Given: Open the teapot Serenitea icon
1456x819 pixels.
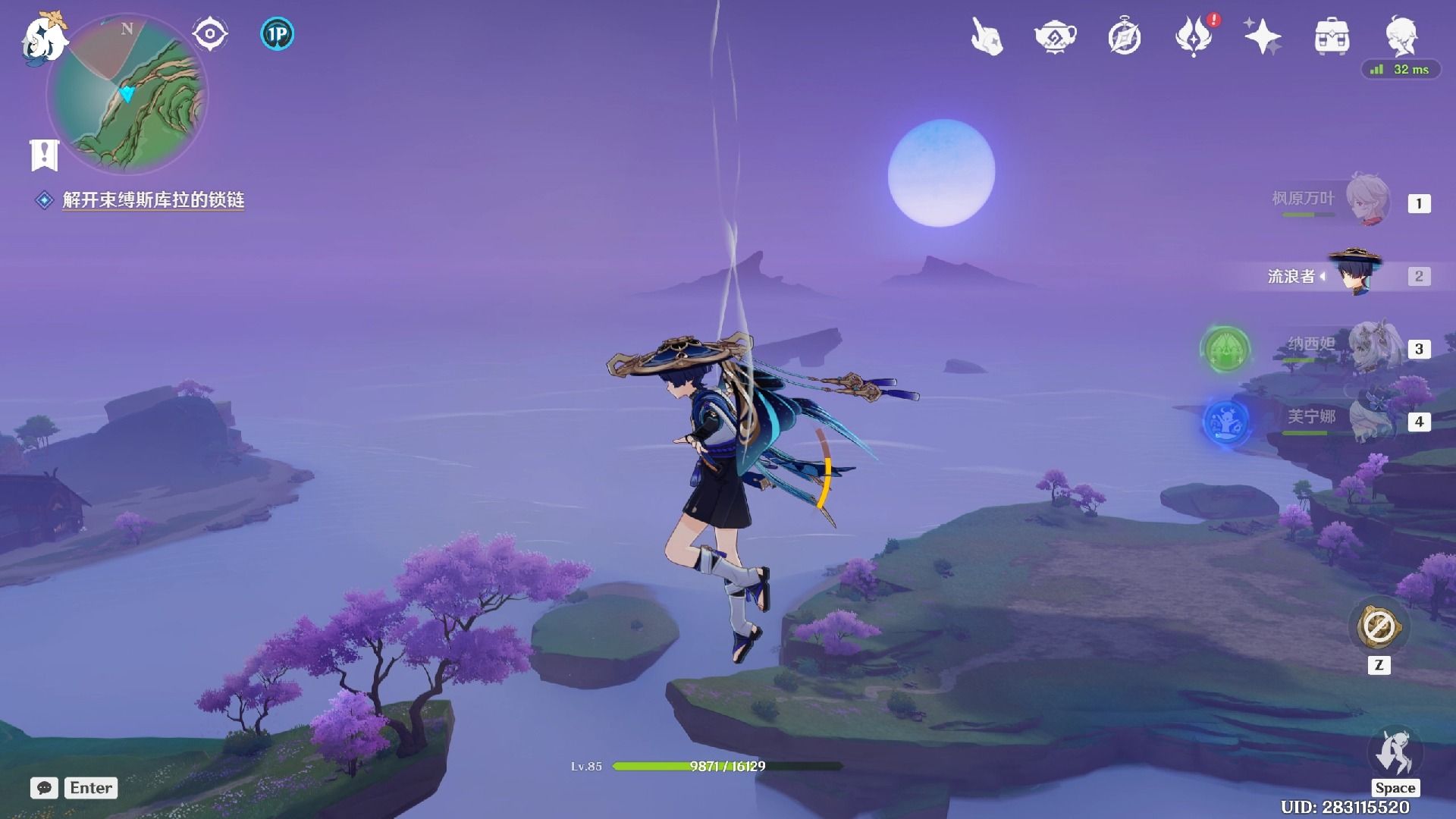Looking at the screenshot, I should coord(1055,36).
